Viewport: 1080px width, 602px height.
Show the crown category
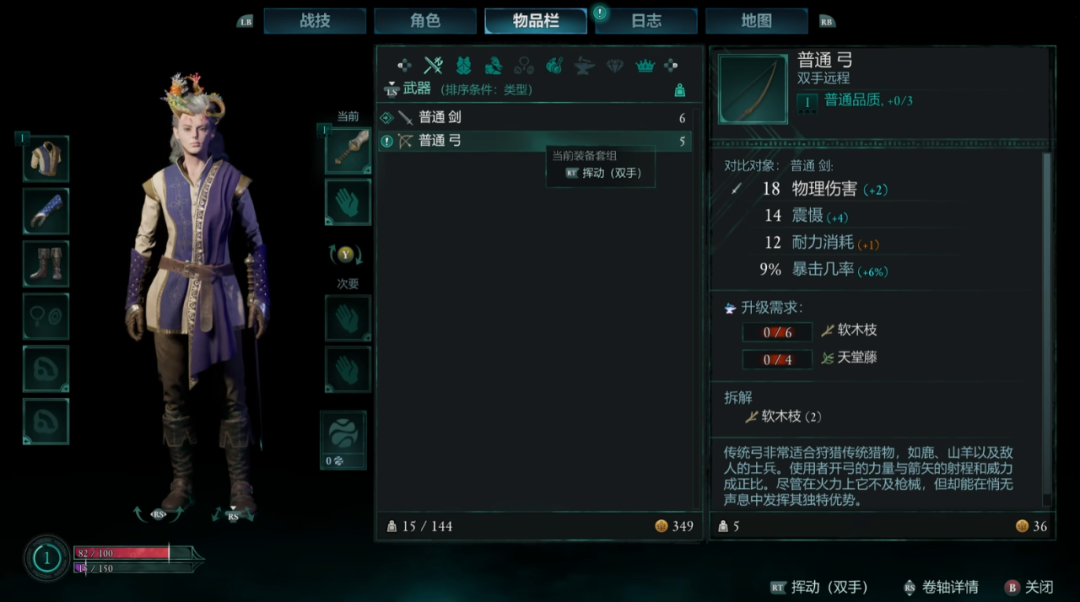(645, 66)
